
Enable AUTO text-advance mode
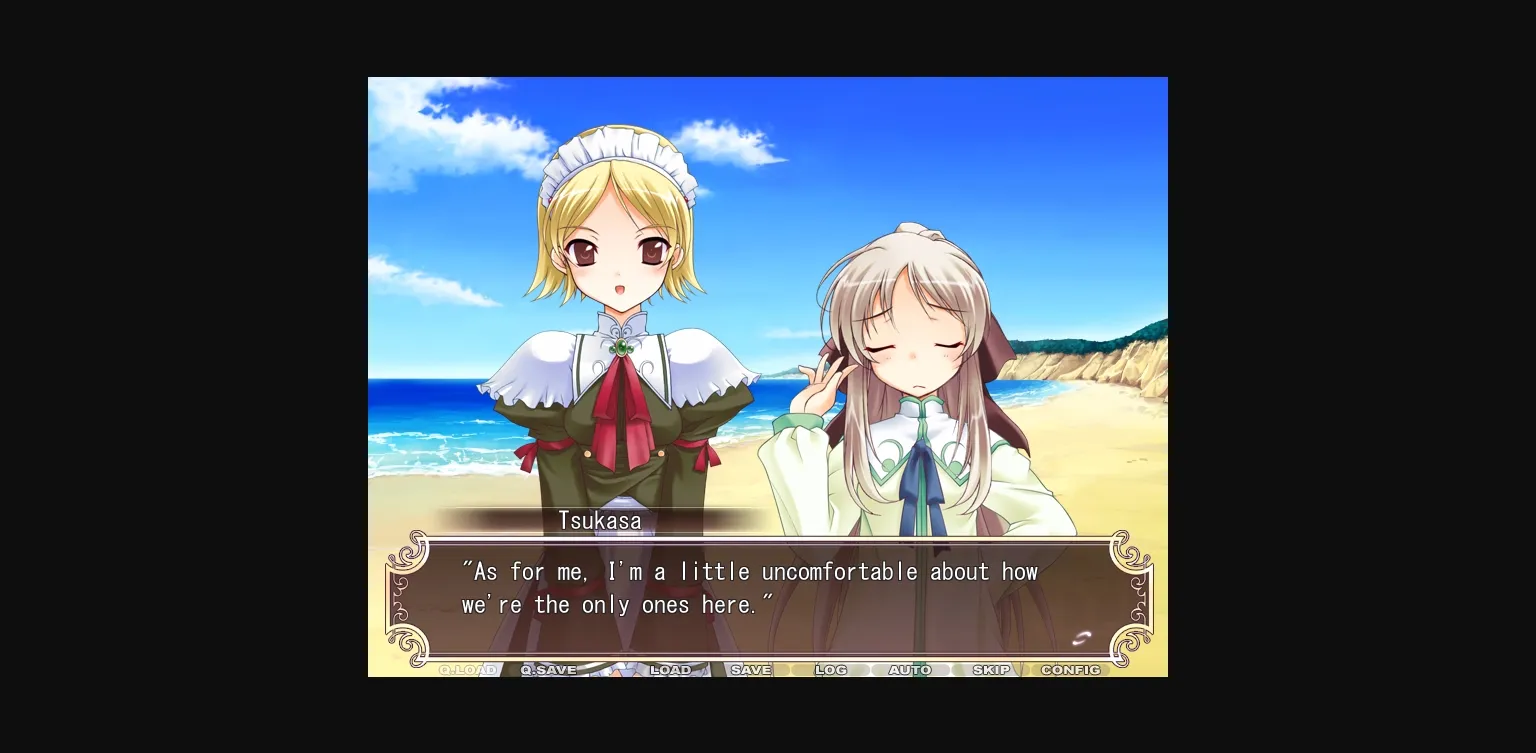pyautogui.click(x=909, y=670)
